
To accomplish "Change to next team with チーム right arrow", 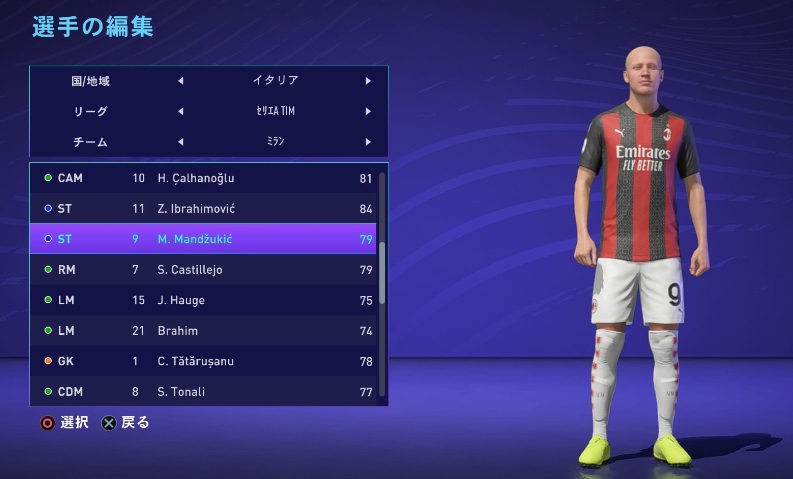I will click(368, 141).
